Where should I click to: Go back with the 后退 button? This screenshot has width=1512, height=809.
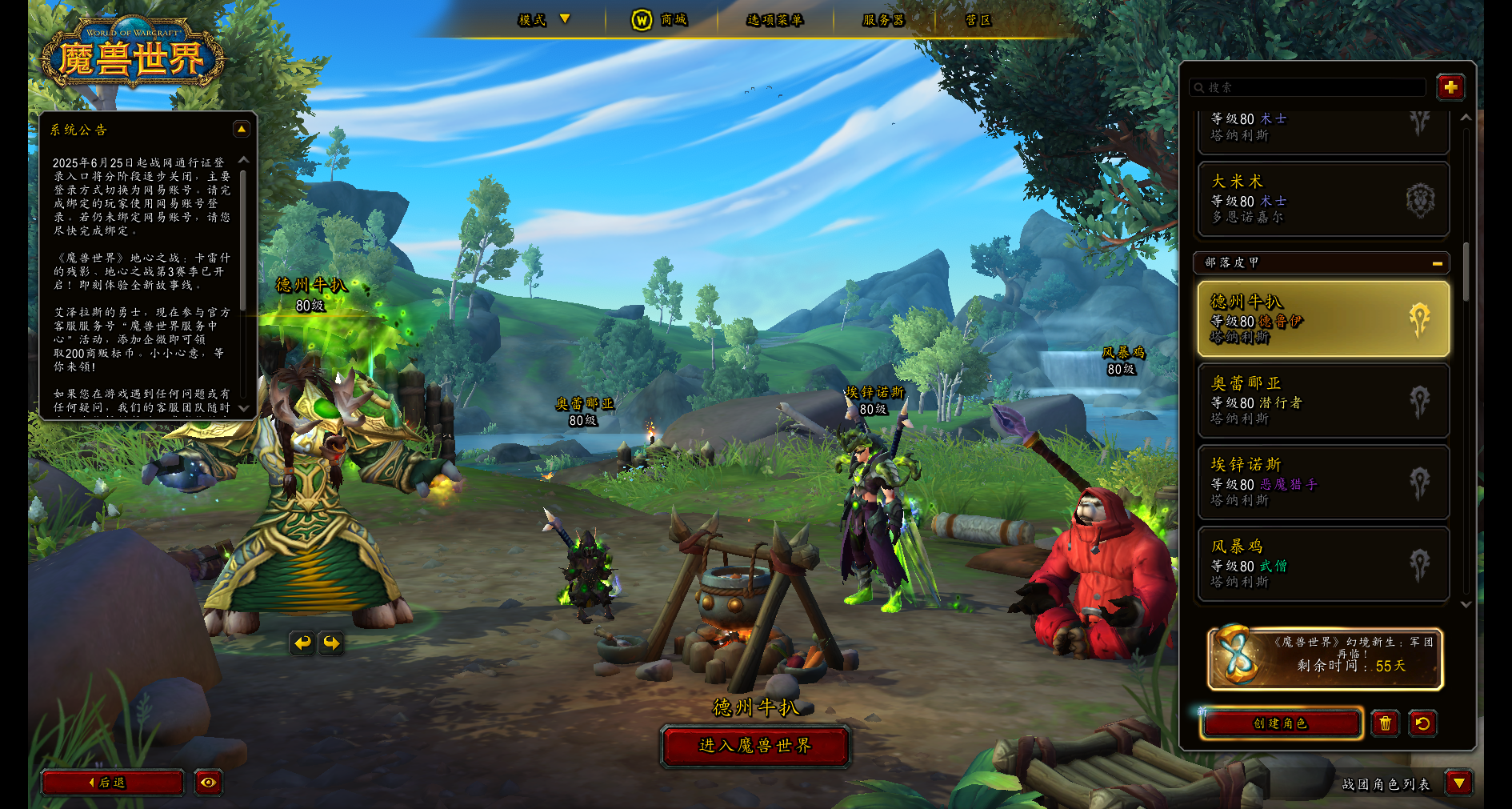[x=112, y=783]
